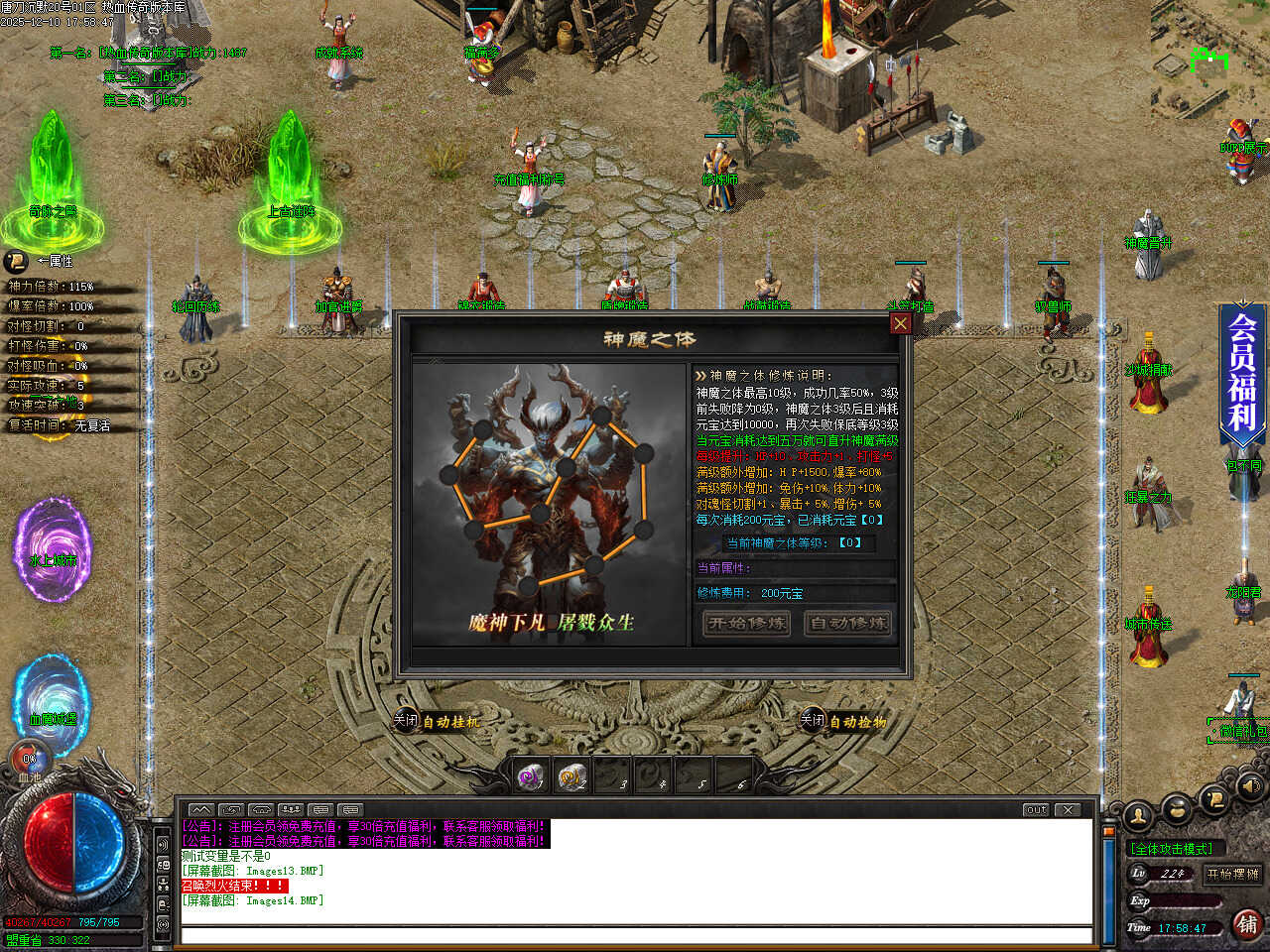
Task: Toggle the 自动捡物 auto-pickup switch
Action: [x=812, y=721]
